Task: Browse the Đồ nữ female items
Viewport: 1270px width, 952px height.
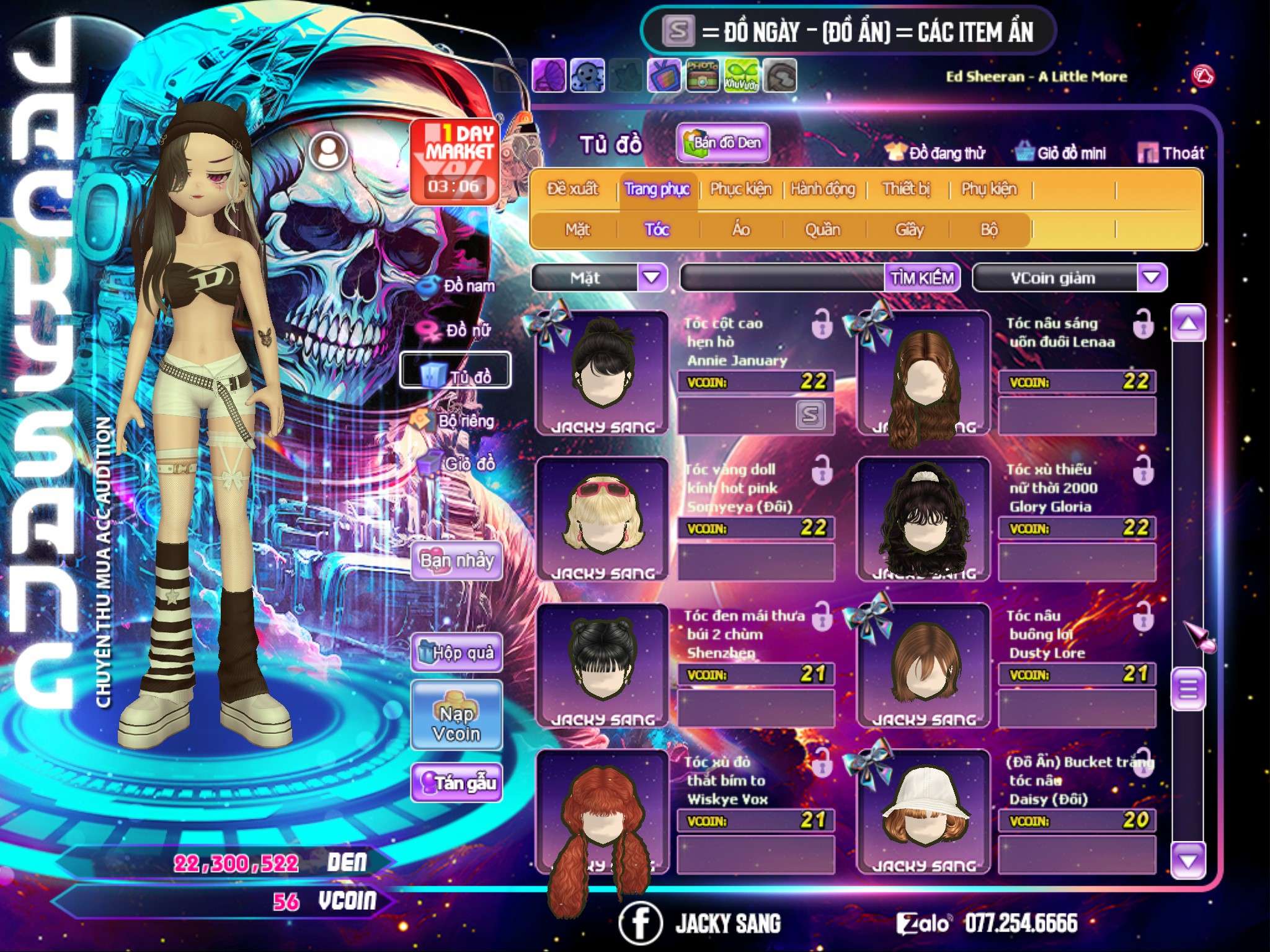Action: [458, 330]
